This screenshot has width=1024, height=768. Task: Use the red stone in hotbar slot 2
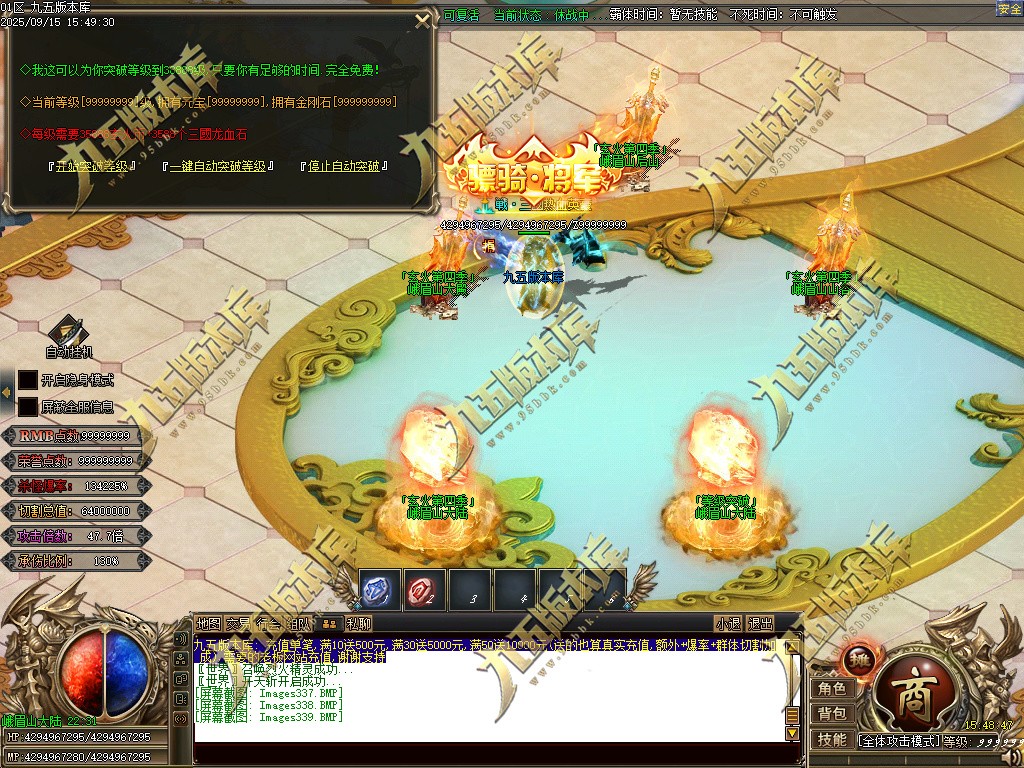click(x=424, y=590)
